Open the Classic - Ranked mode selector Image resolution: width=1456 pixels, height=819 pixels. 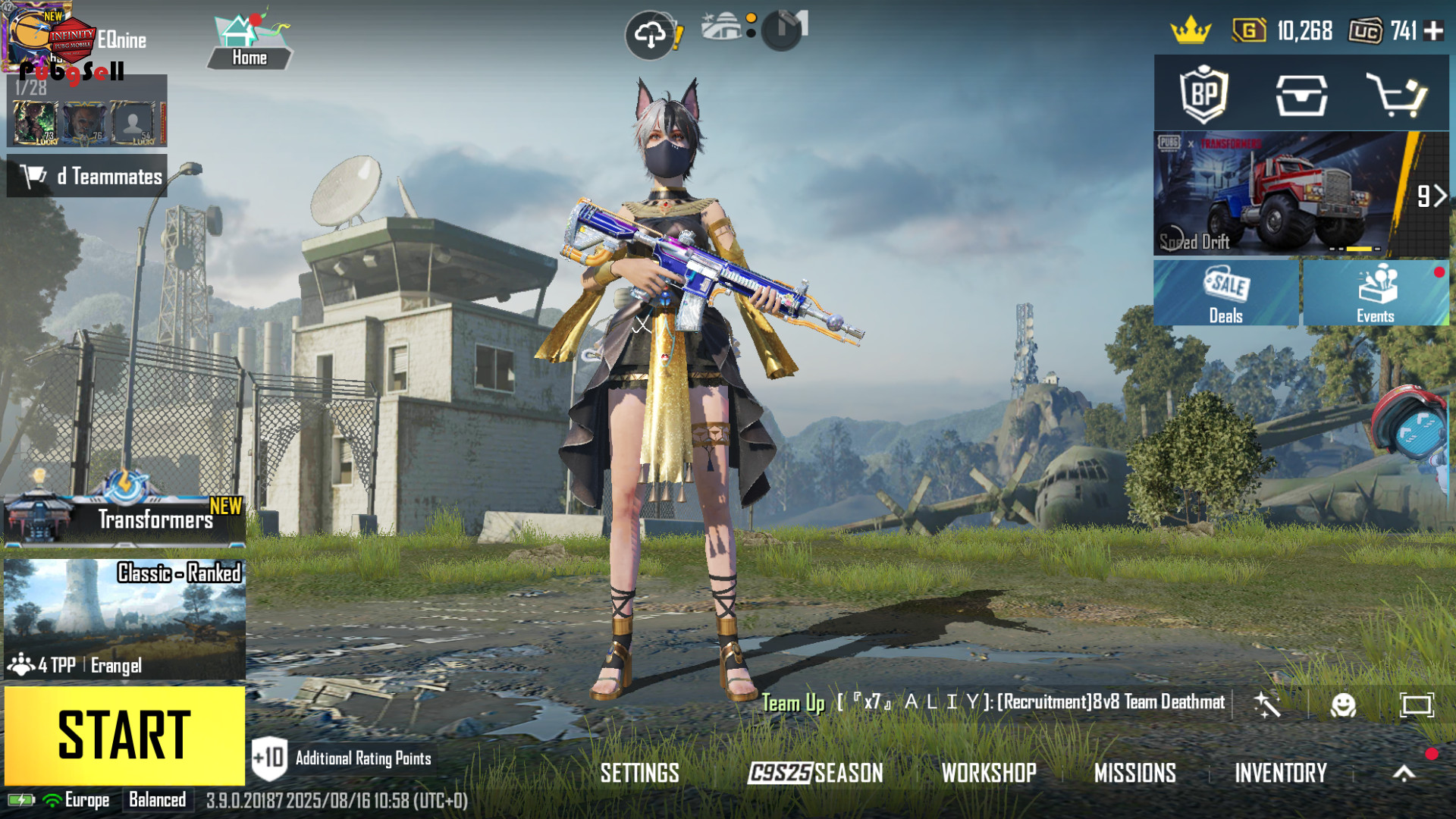pyautogui.click(x=124, y=619)
